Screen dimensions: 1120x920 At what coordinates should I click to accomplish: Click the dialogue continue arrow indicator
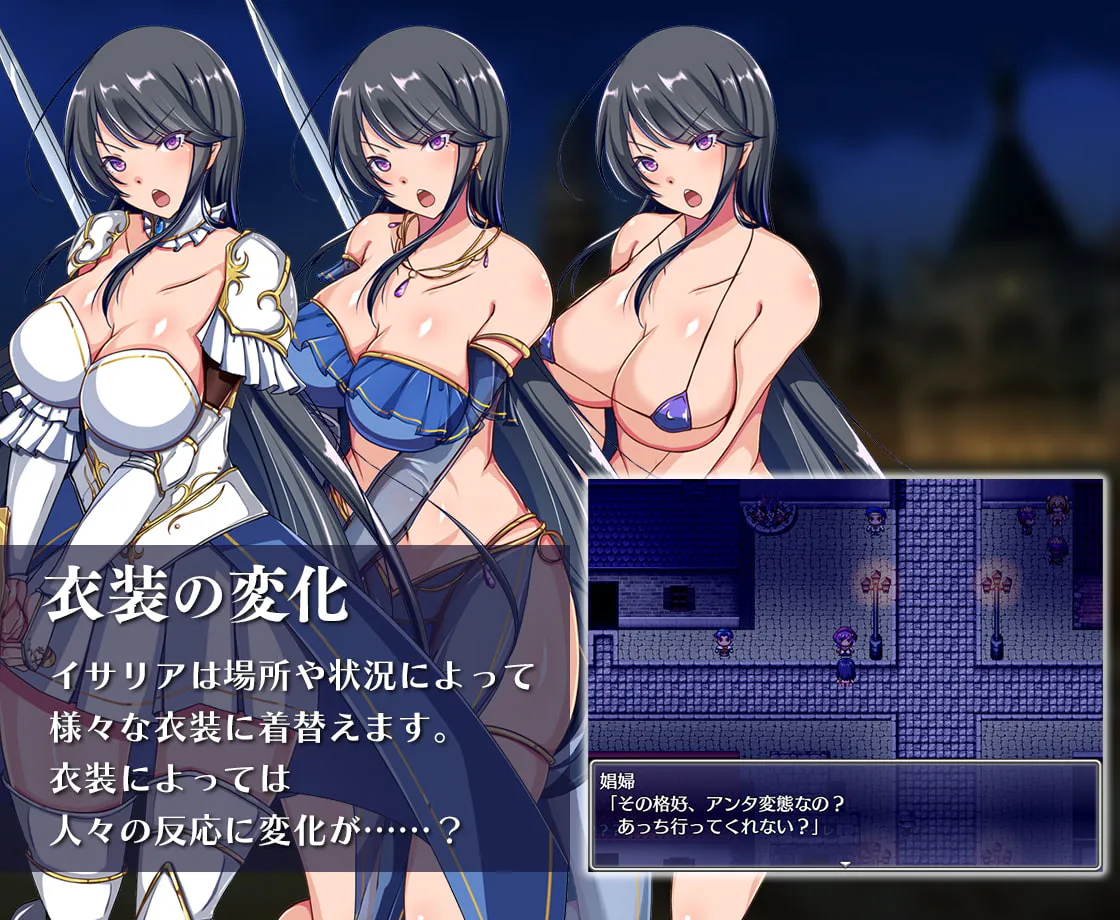[x=846, y=863]
